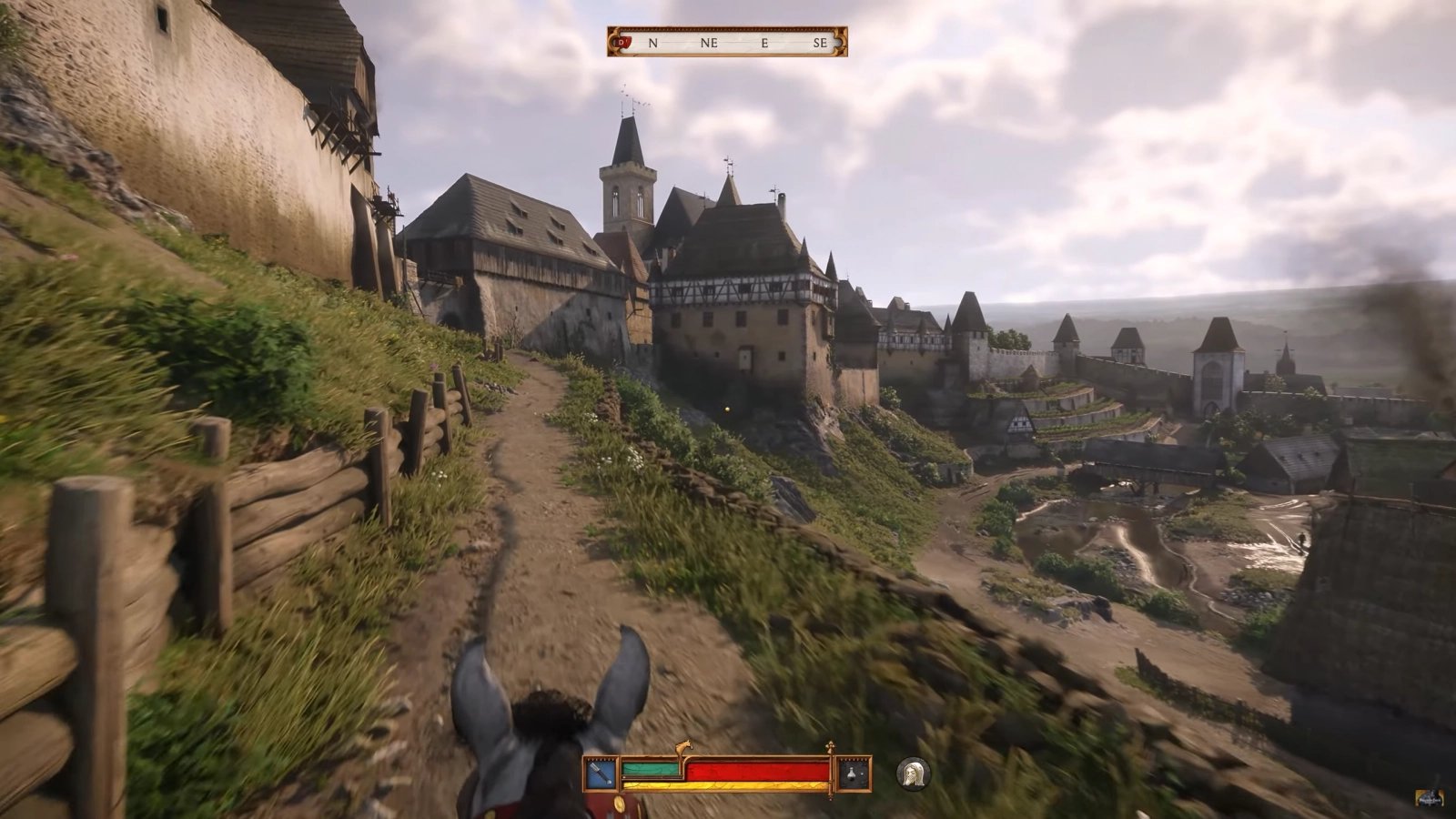The height and width of the screenshot is (819, 1456).
Task: Expand the compass bar at the top
Action: [x=728, y=41]
